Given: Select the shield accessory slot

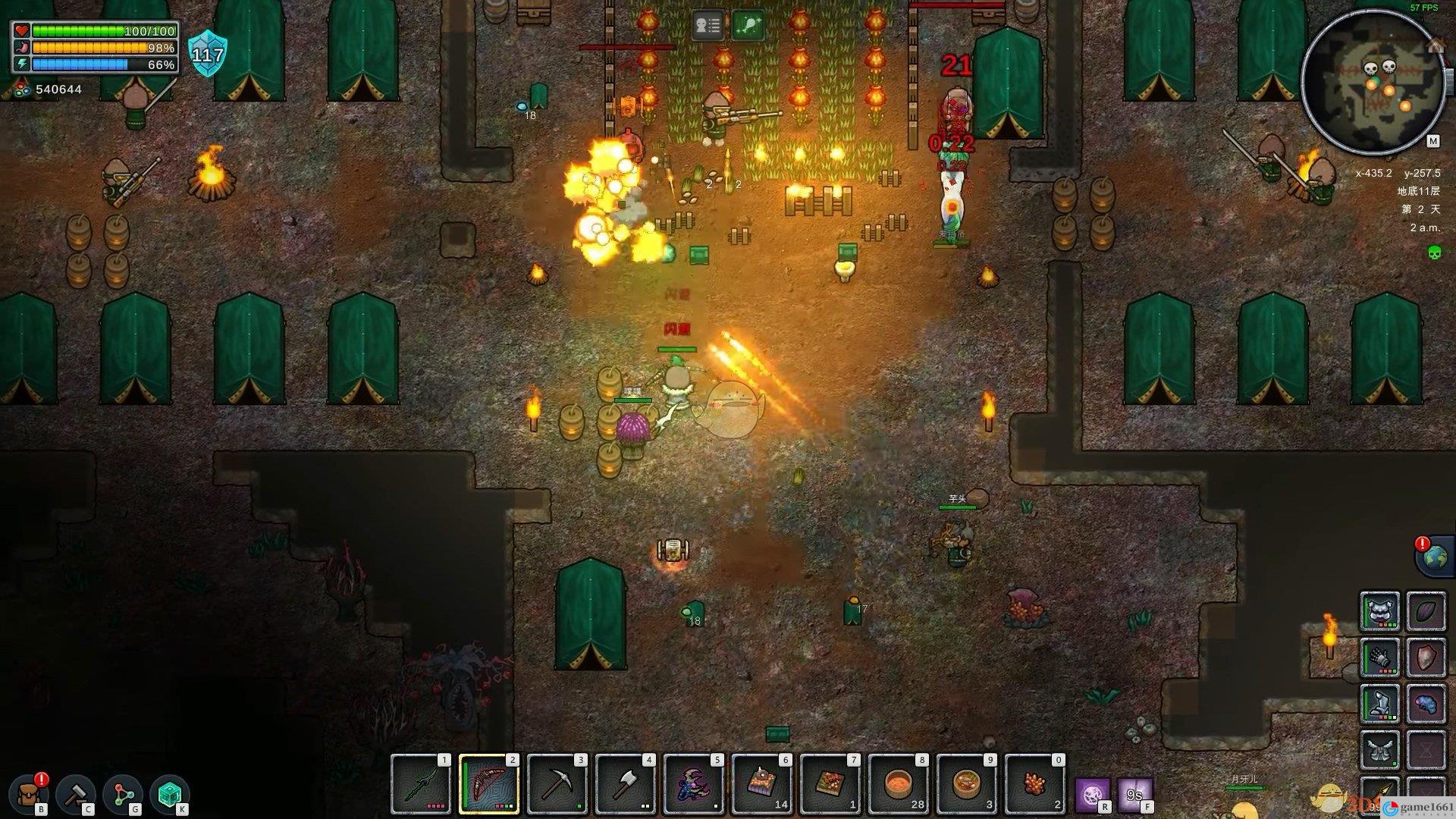Looking at the screenshot, I should click(1426, 657).
